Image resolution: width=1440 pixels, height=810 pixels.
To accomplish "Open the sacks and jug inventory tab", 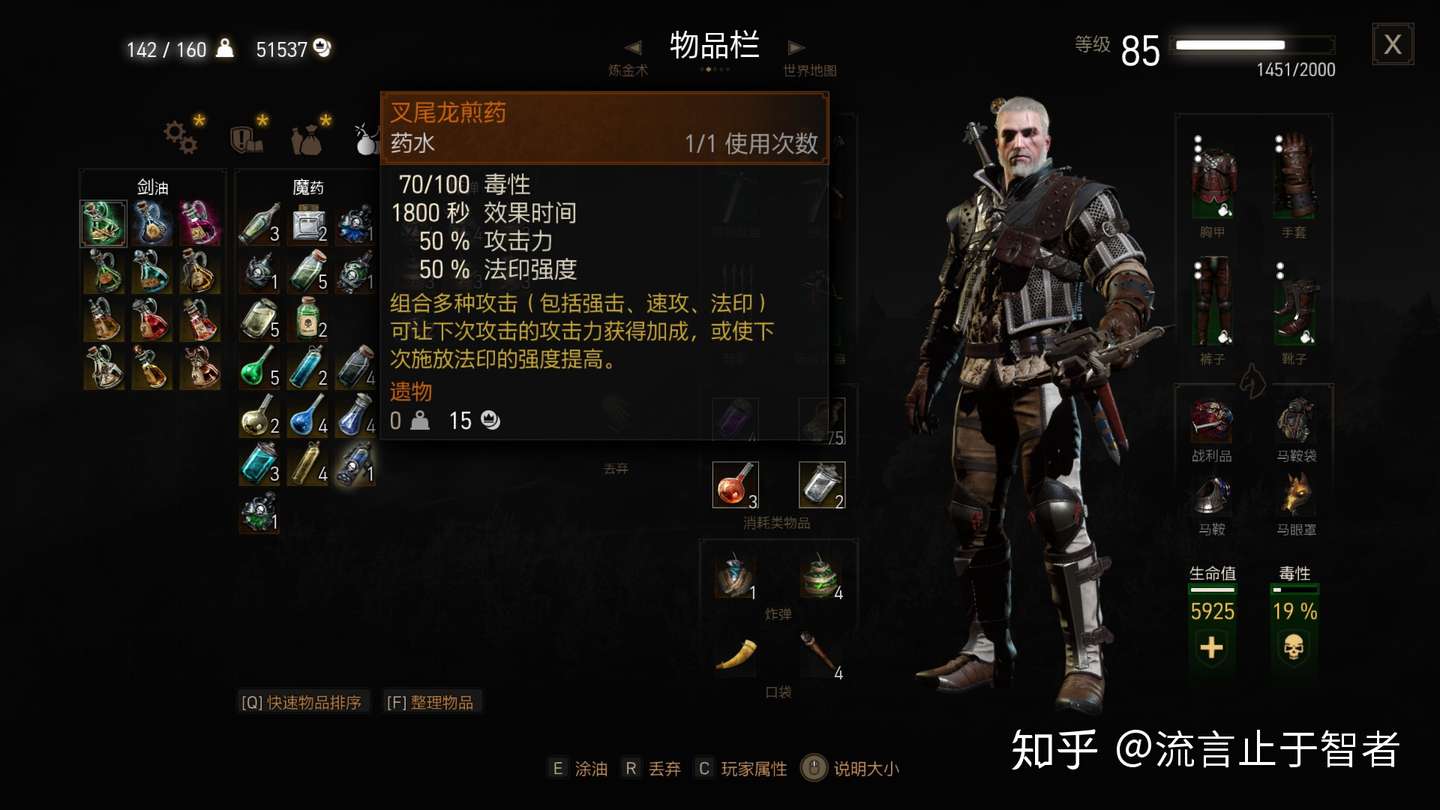I will tap(307, 138).
